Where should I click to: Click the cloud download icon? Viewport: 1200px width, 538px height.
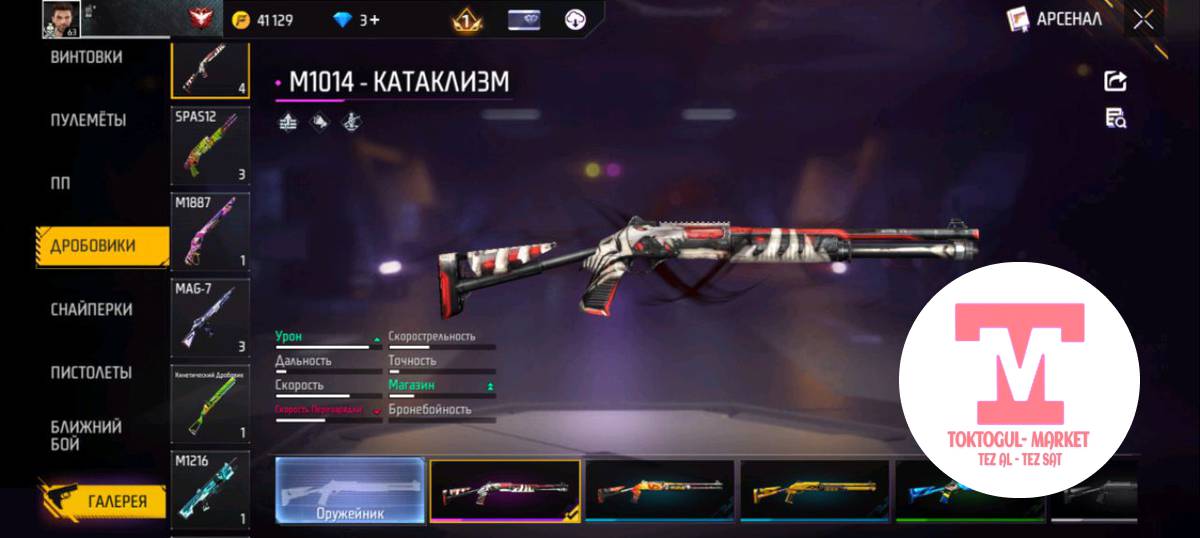(x=575, y=19)
